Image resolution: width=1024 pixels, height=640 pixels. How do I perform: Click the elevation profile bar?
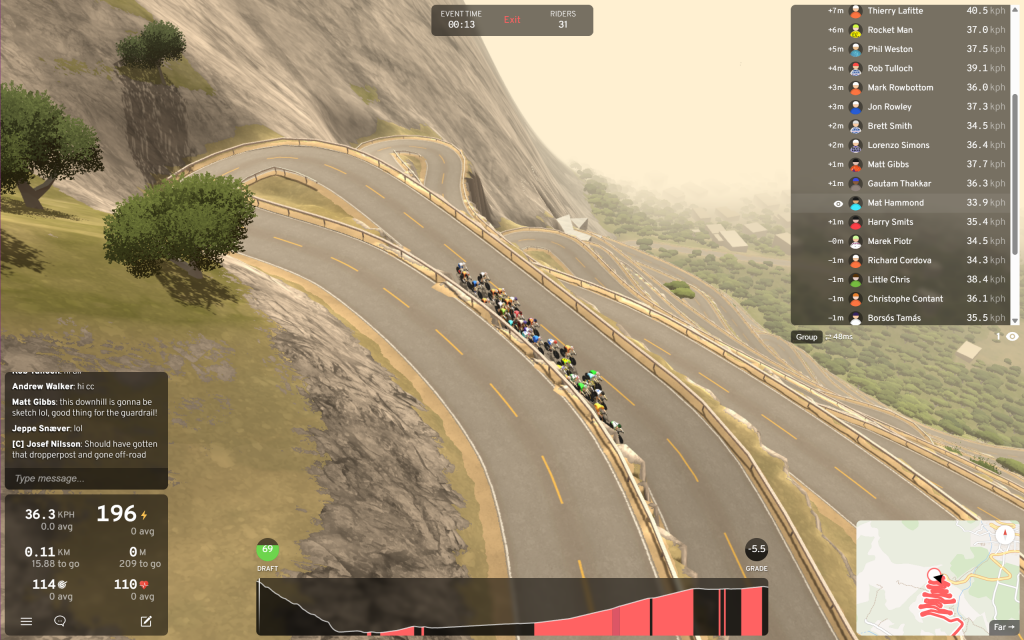point(512,607)
